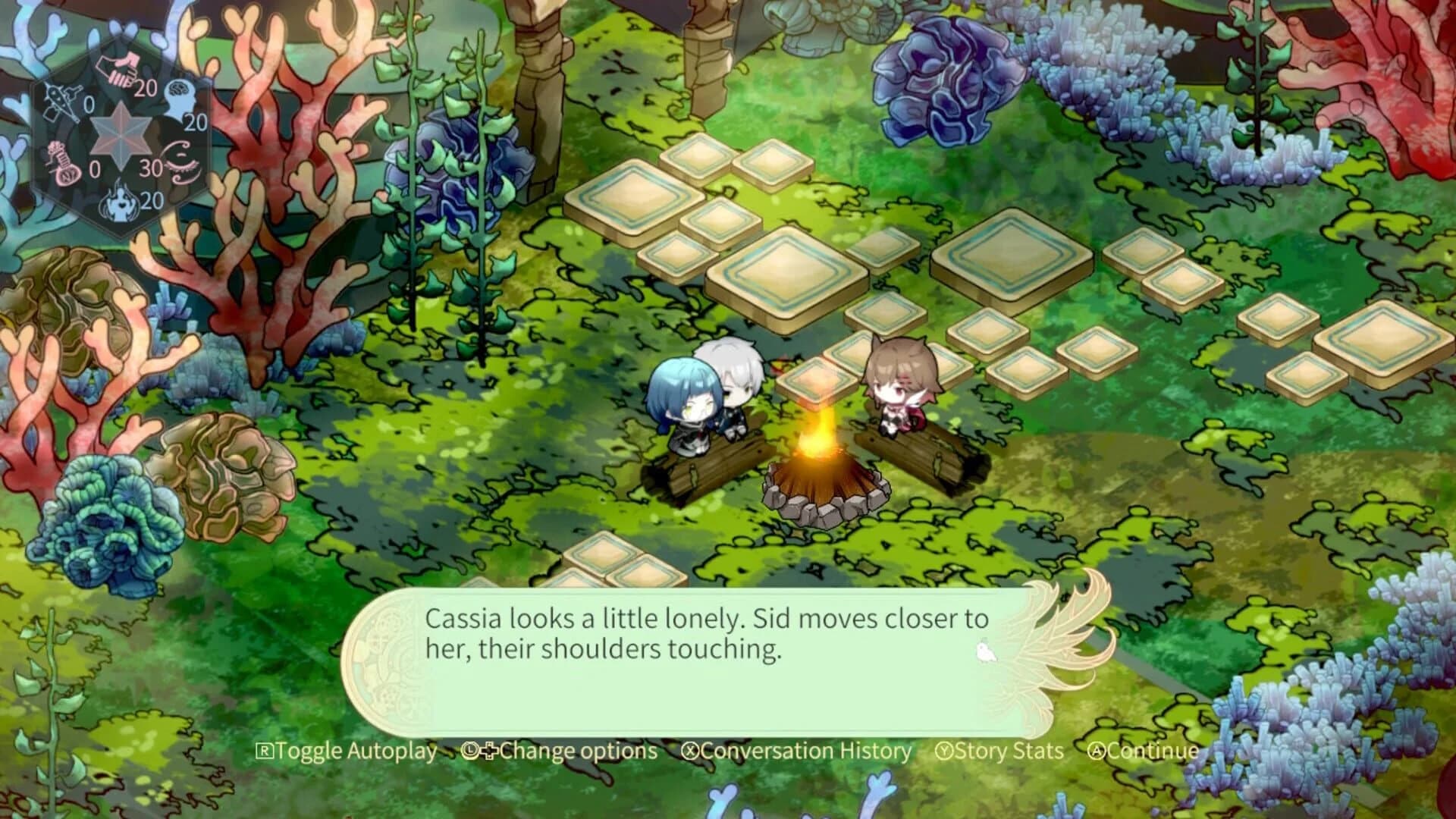
Task: Open Story Stats
Action: pyautogui.click(x=1005, y=752)
